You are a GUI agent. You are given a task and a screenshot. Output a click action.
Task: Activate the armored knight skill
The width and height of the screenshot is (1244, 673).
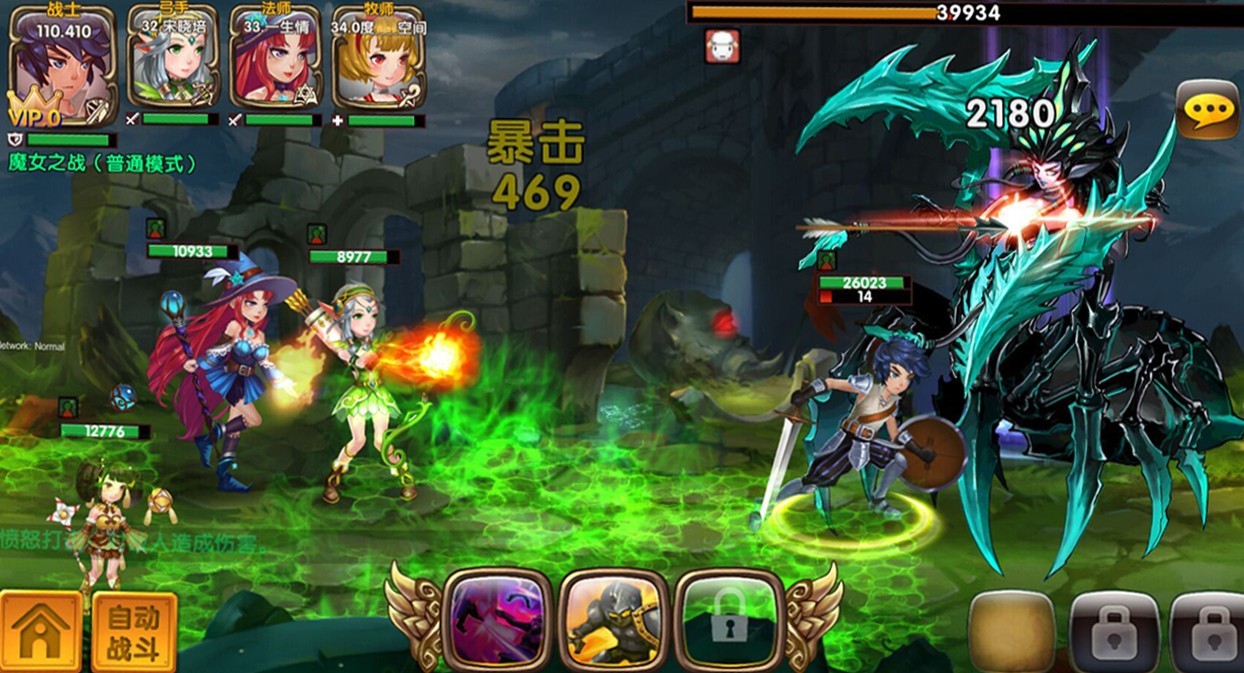click(612, 620)
